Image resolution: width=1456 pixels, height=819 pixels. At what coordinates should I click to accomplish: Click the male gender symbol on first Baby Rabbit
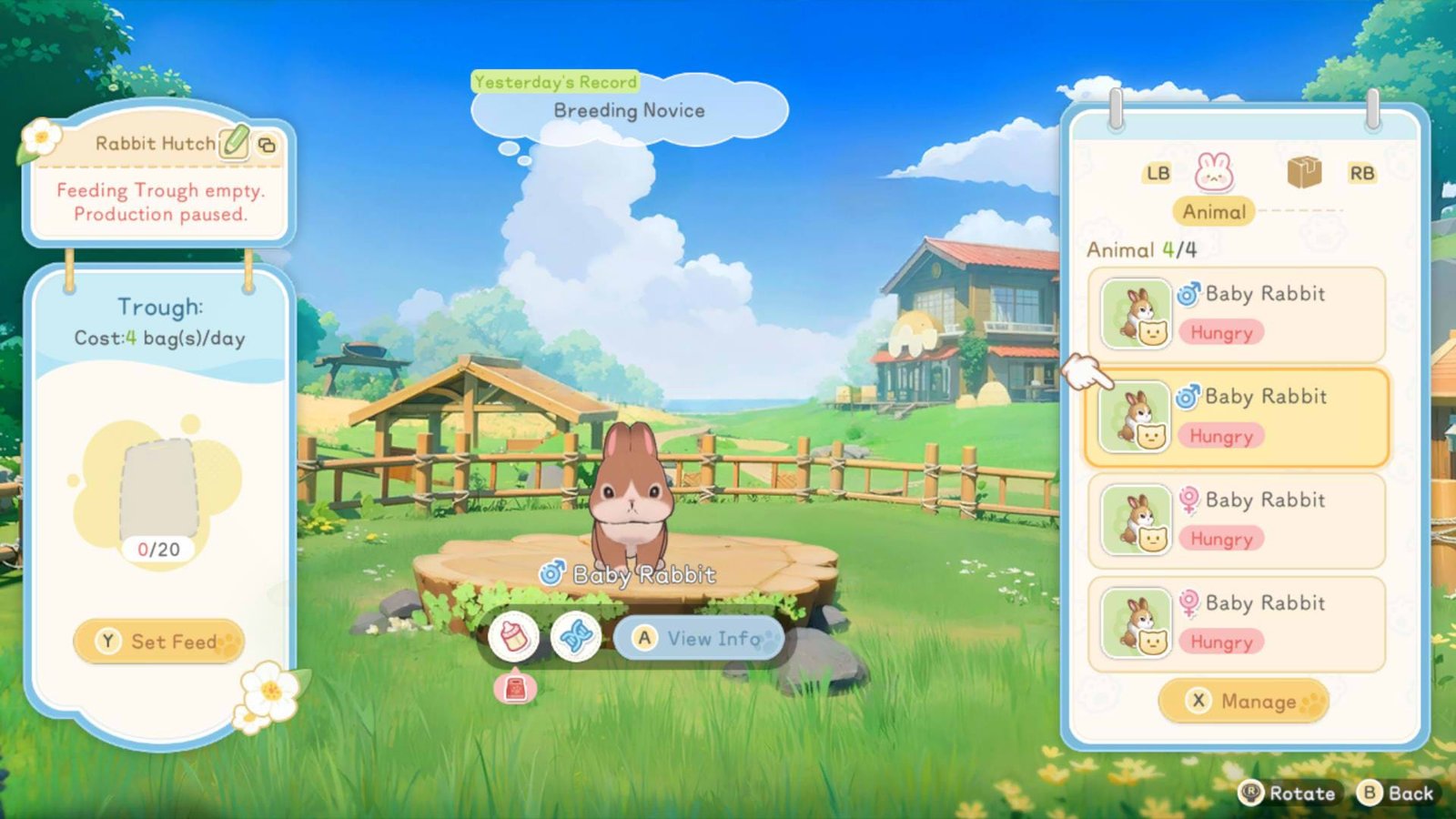pos(1191,293)
